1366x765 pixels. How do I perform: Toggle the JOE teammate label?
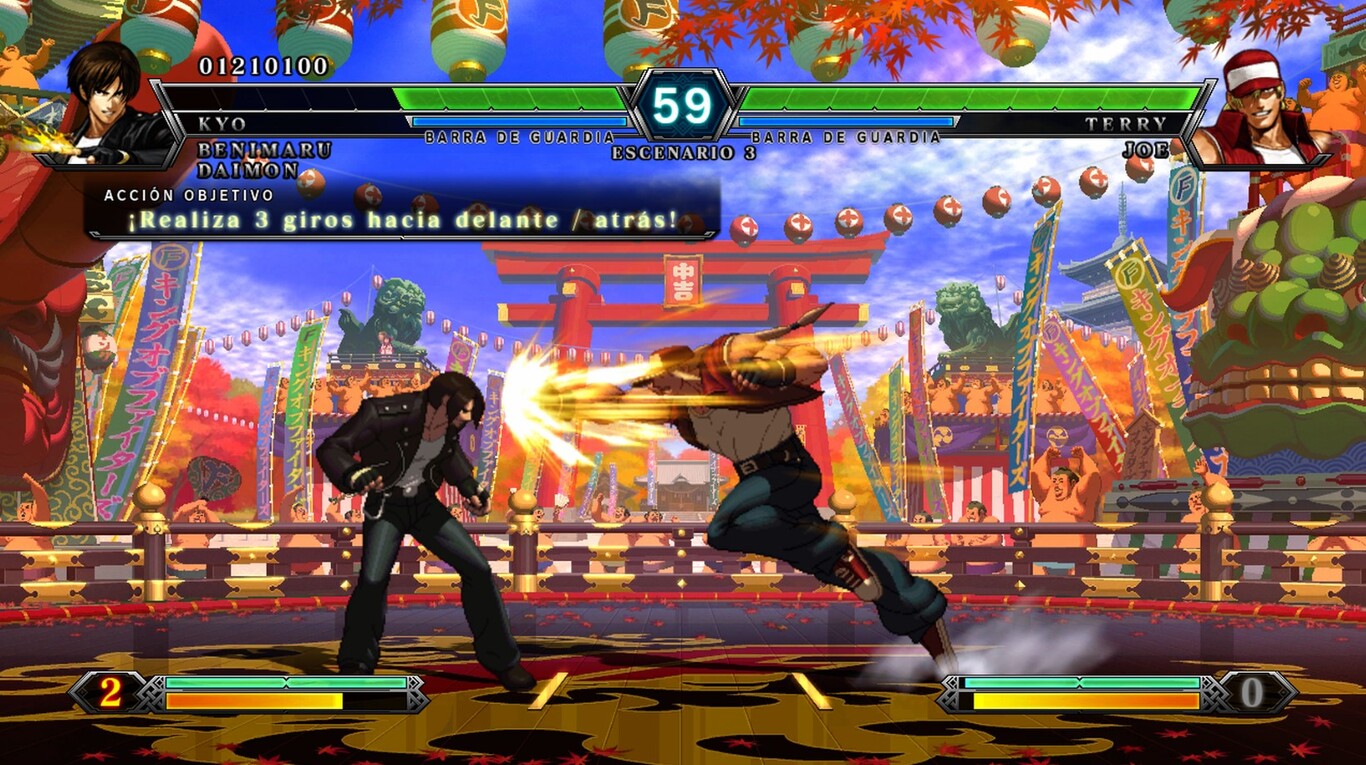tap(1147, 150)
